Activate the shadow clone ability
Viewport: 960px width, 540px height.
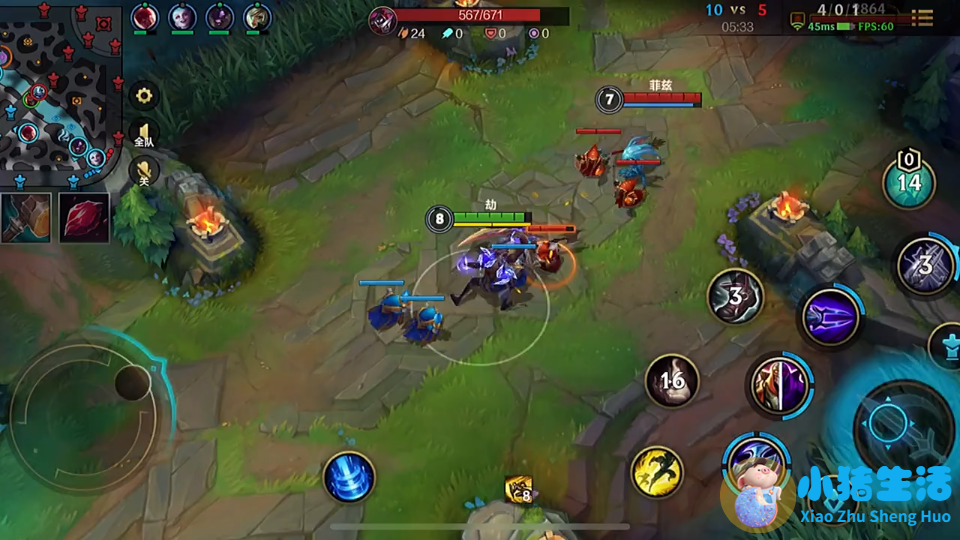[x=779, y=385]
